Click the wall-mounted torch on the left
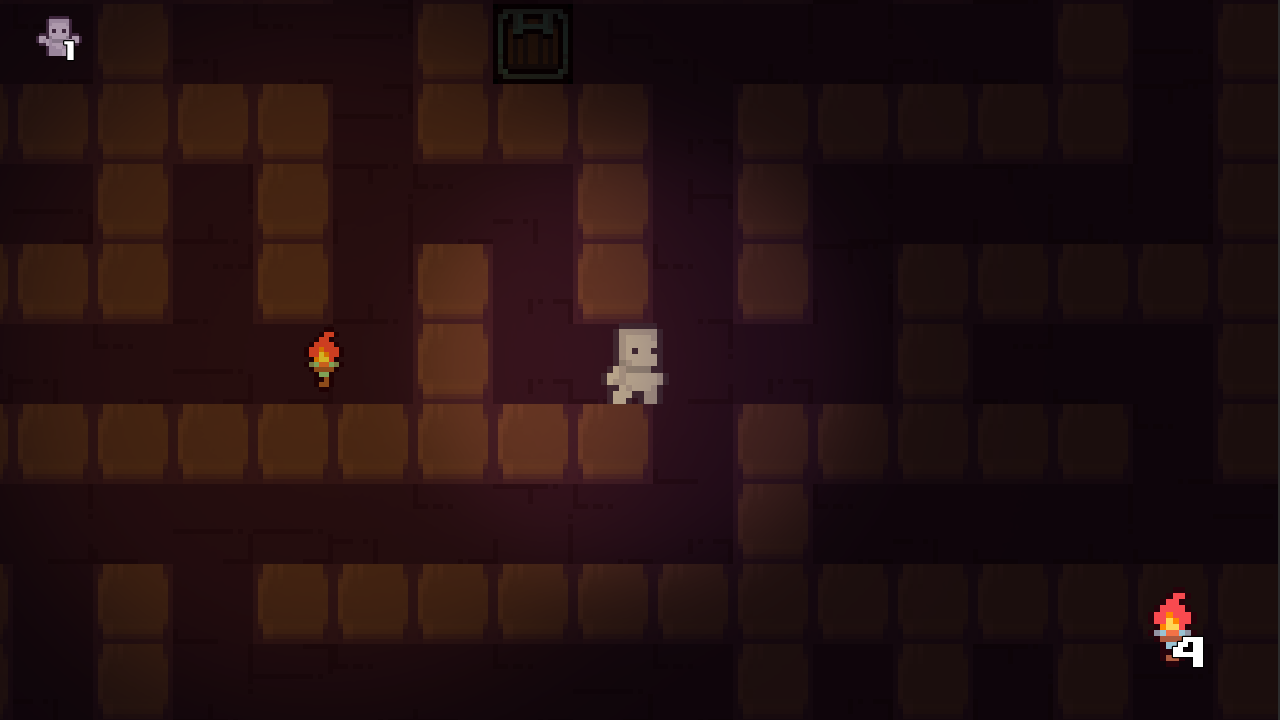Image resolution: width=1280 pixels, height=720 pixels. point(324,360)
